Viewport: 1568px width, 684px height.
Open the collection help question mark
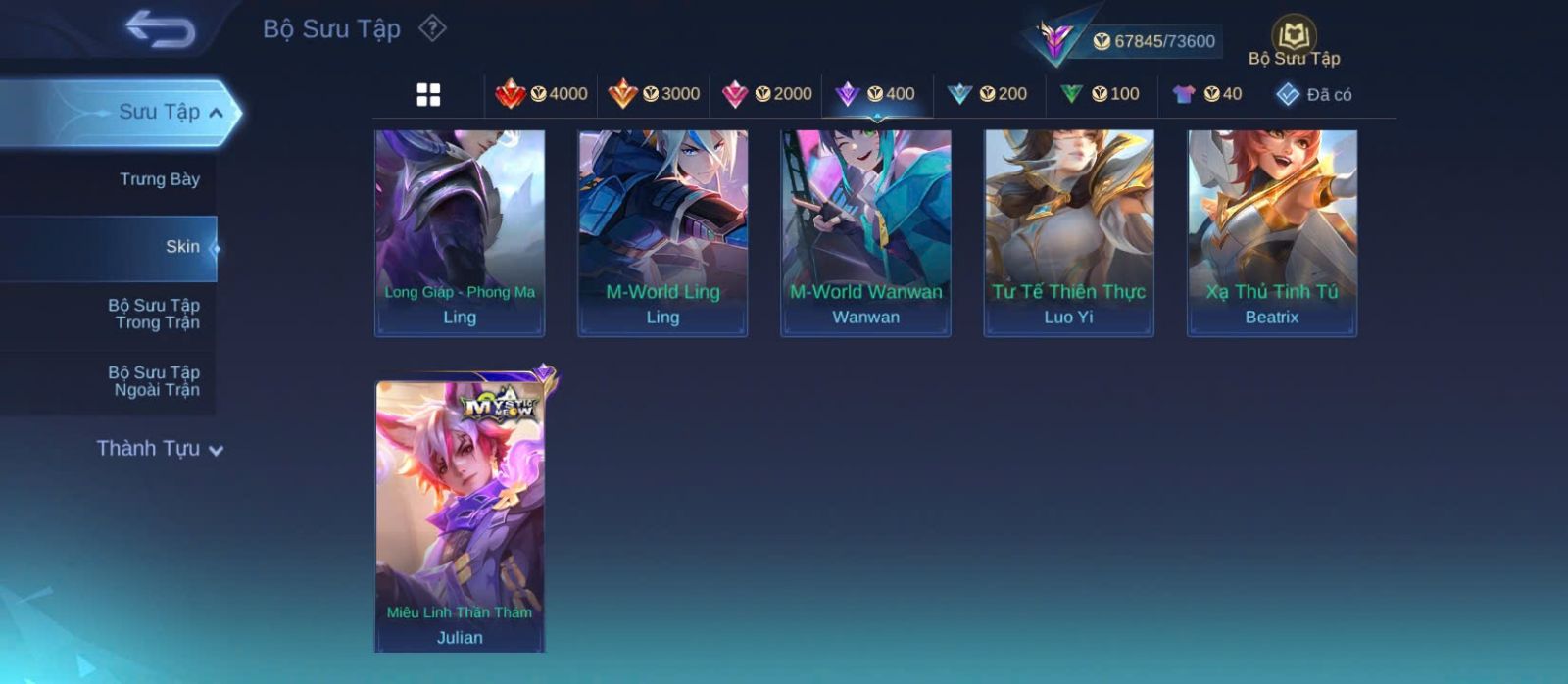point(432,28)
